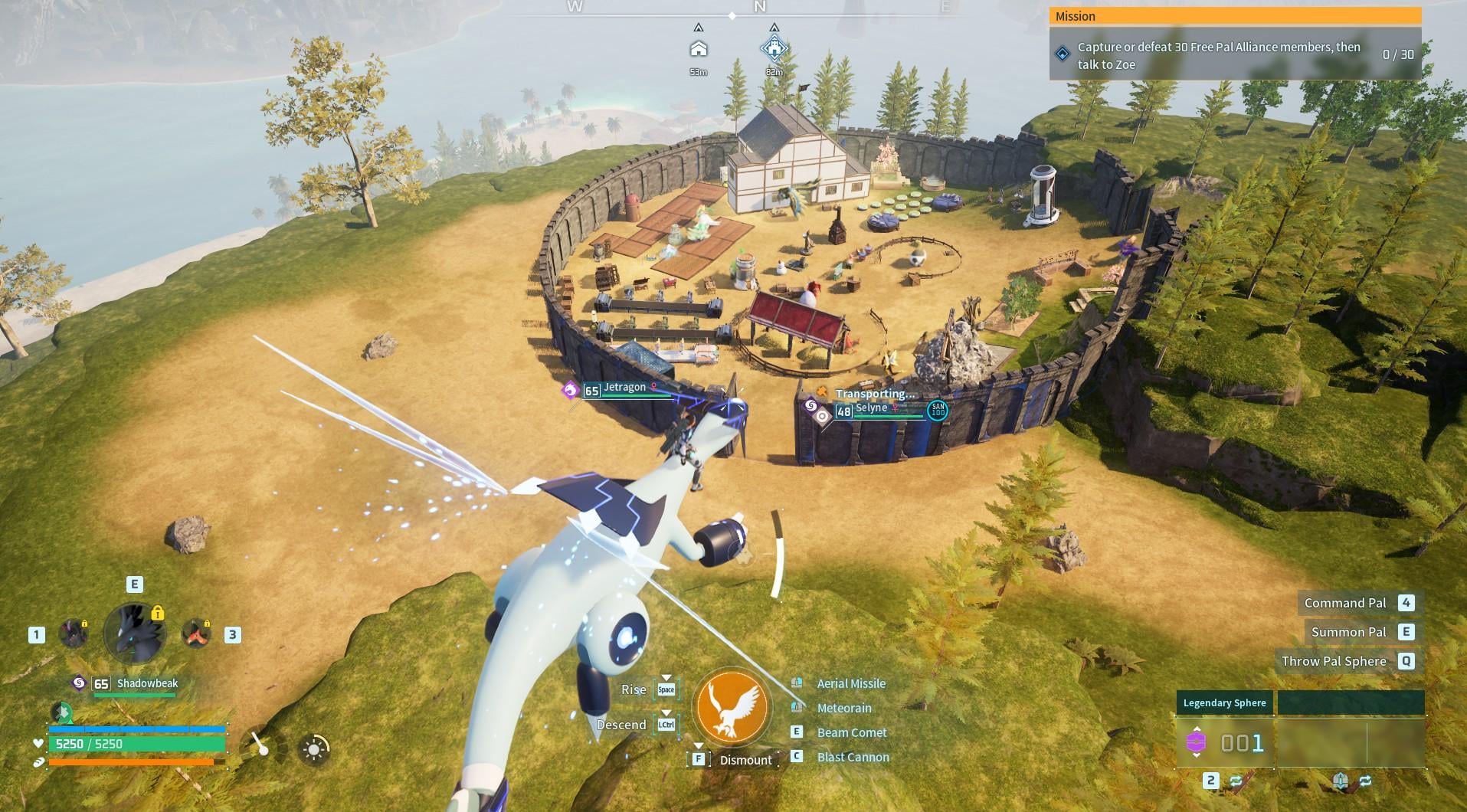Choose the Summon Pal option
Viewport: 1467px width, 812px height.
[x=1348, y=632]
